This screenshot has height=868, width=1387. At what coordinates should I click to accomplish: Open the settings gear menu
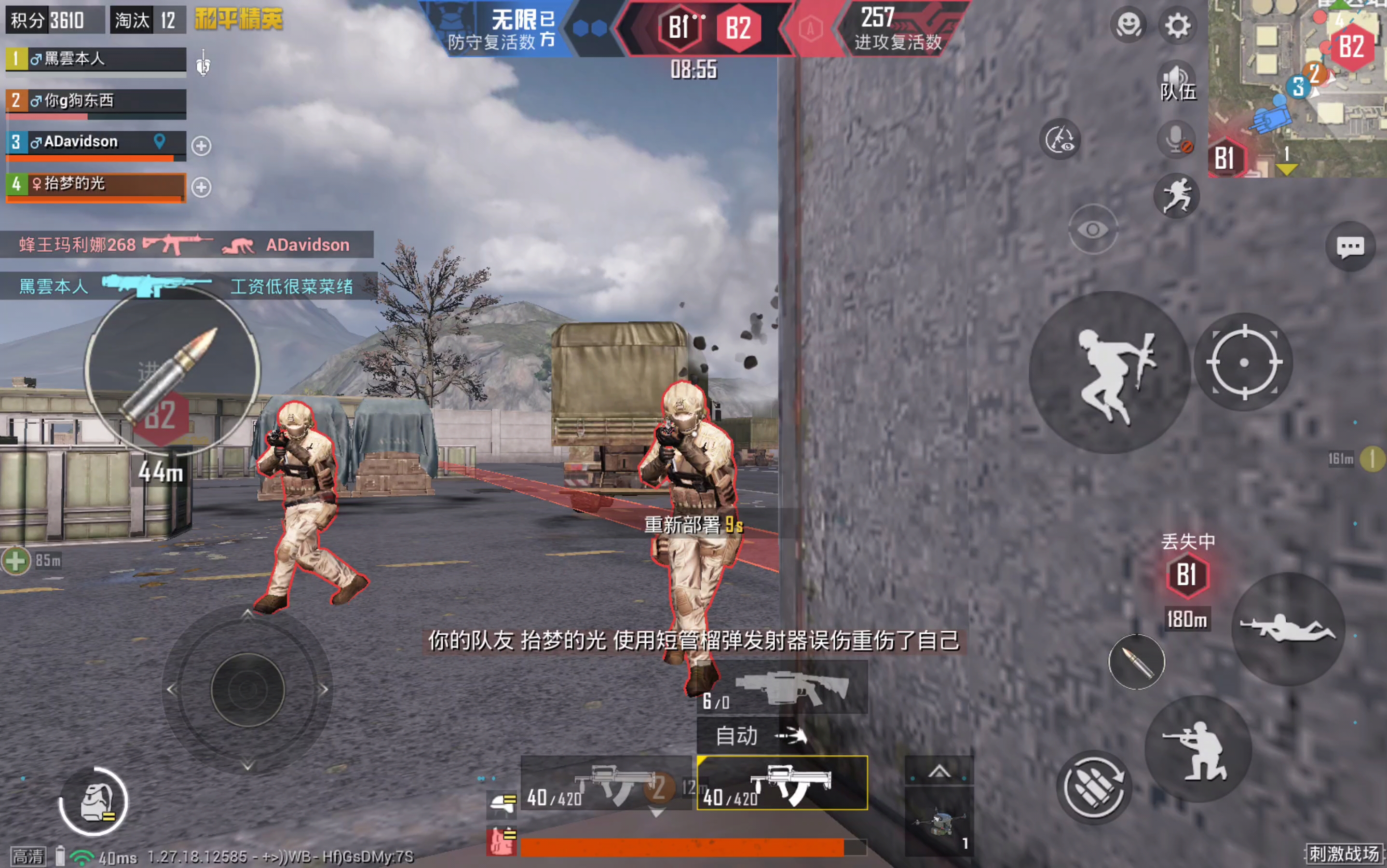[x=1177, y=26]
